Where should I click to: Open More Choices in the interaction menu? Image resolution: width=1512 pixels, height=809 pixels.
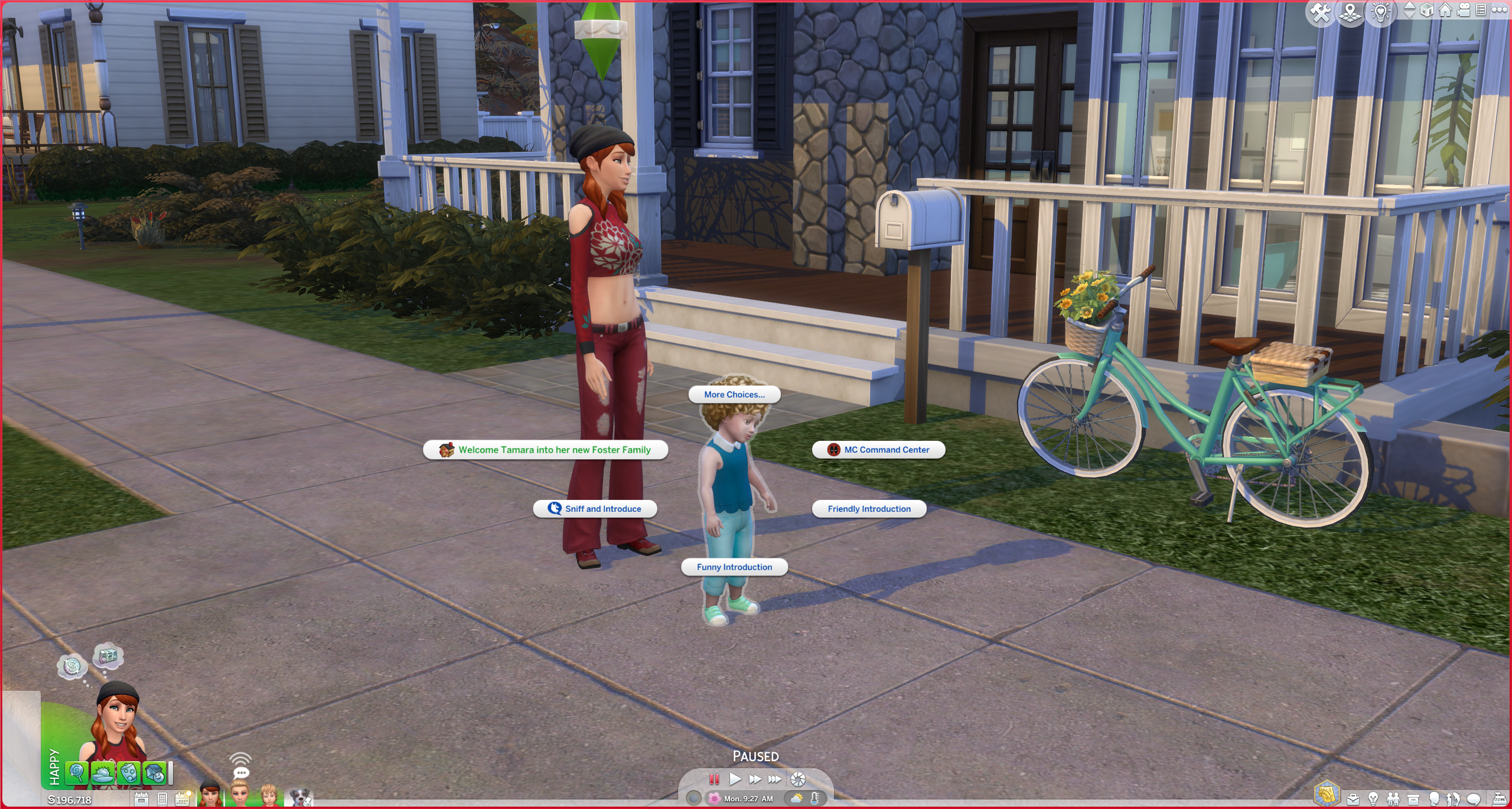click(x=734, y=394)
